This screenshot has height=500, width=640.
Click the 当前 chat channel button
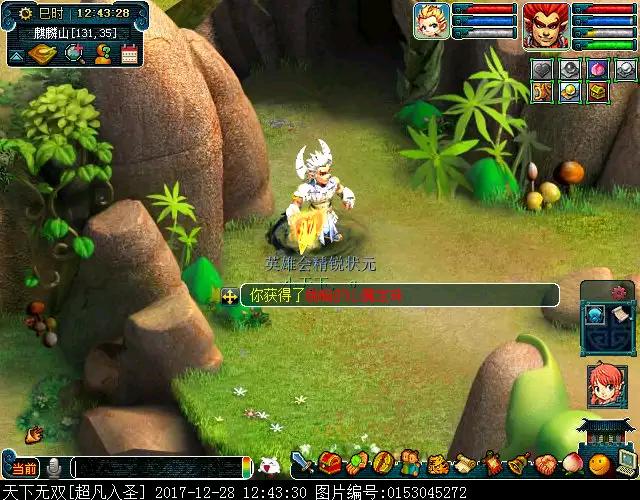pos(24,468)
